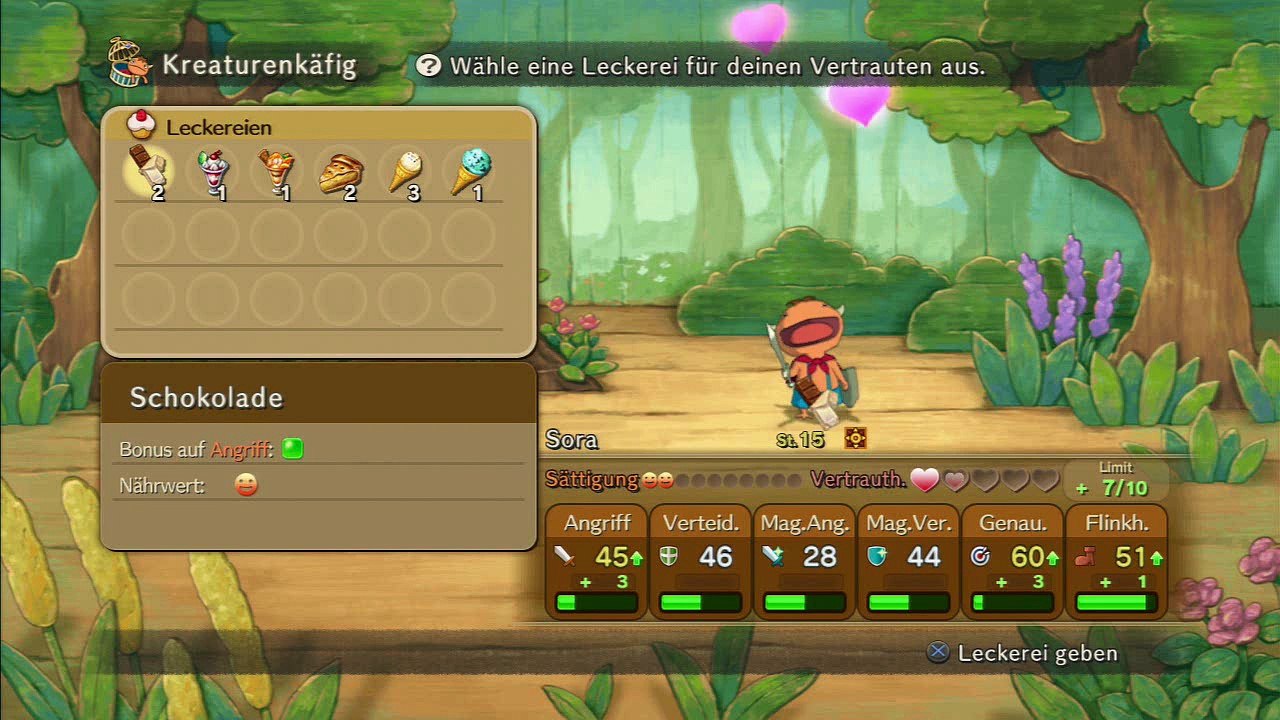1280x720 pixels.
Task: Select the Genau. stat panel
Action: click(x=1013, y=561)
